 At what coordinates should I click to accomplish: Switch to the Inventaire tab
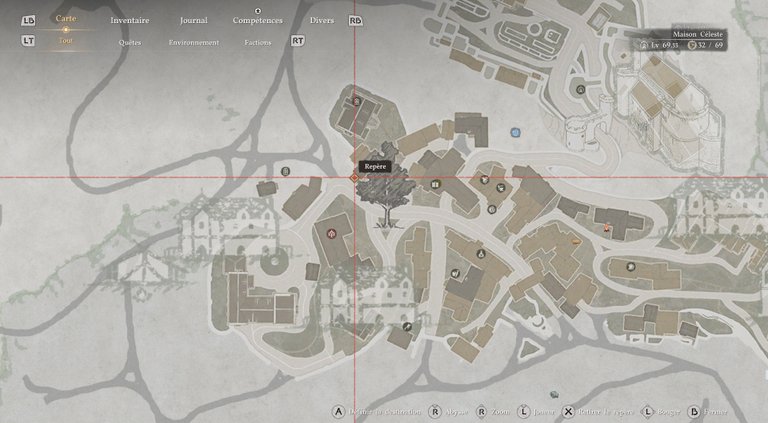click(x=129, y=20)
